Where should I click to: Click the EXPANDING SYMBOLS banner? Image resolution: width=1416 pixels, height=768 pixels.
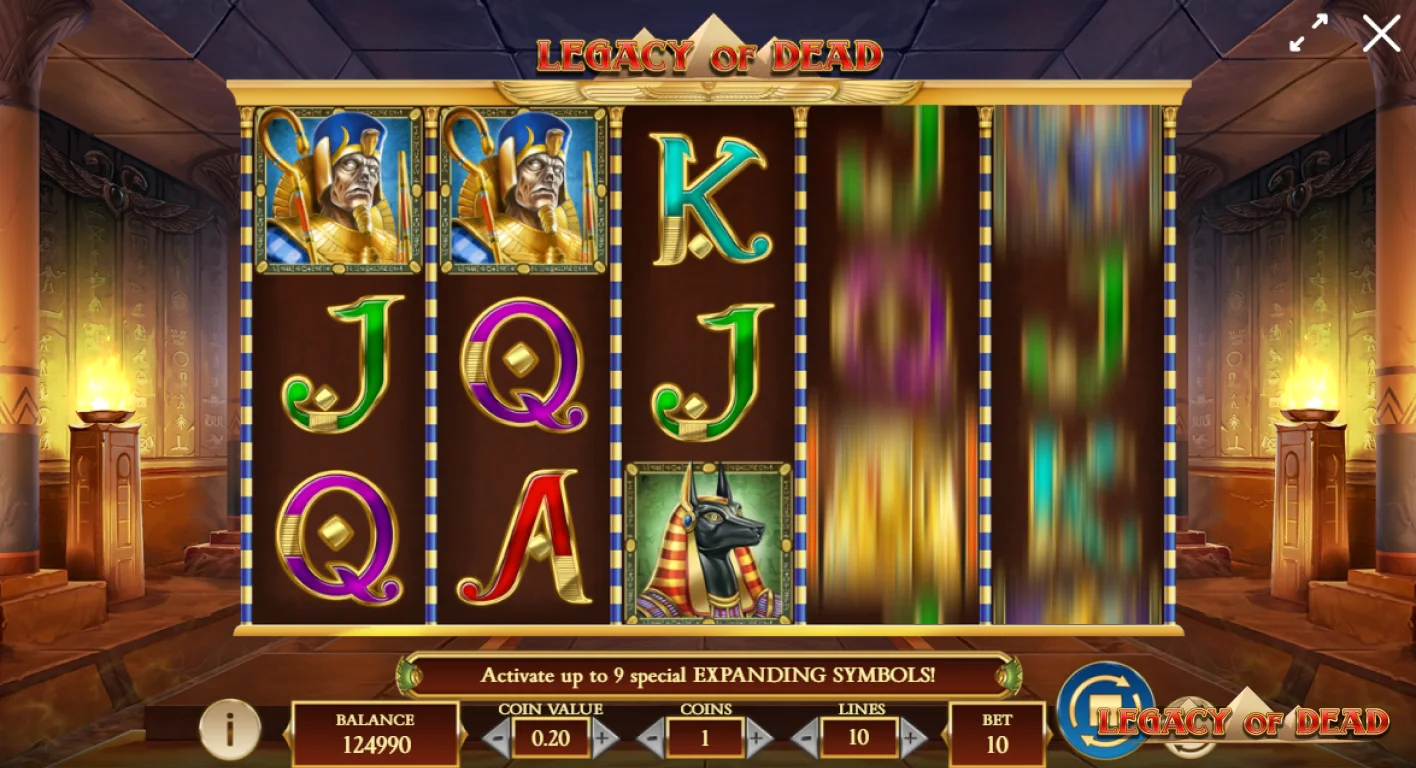(x=708, y=675)
